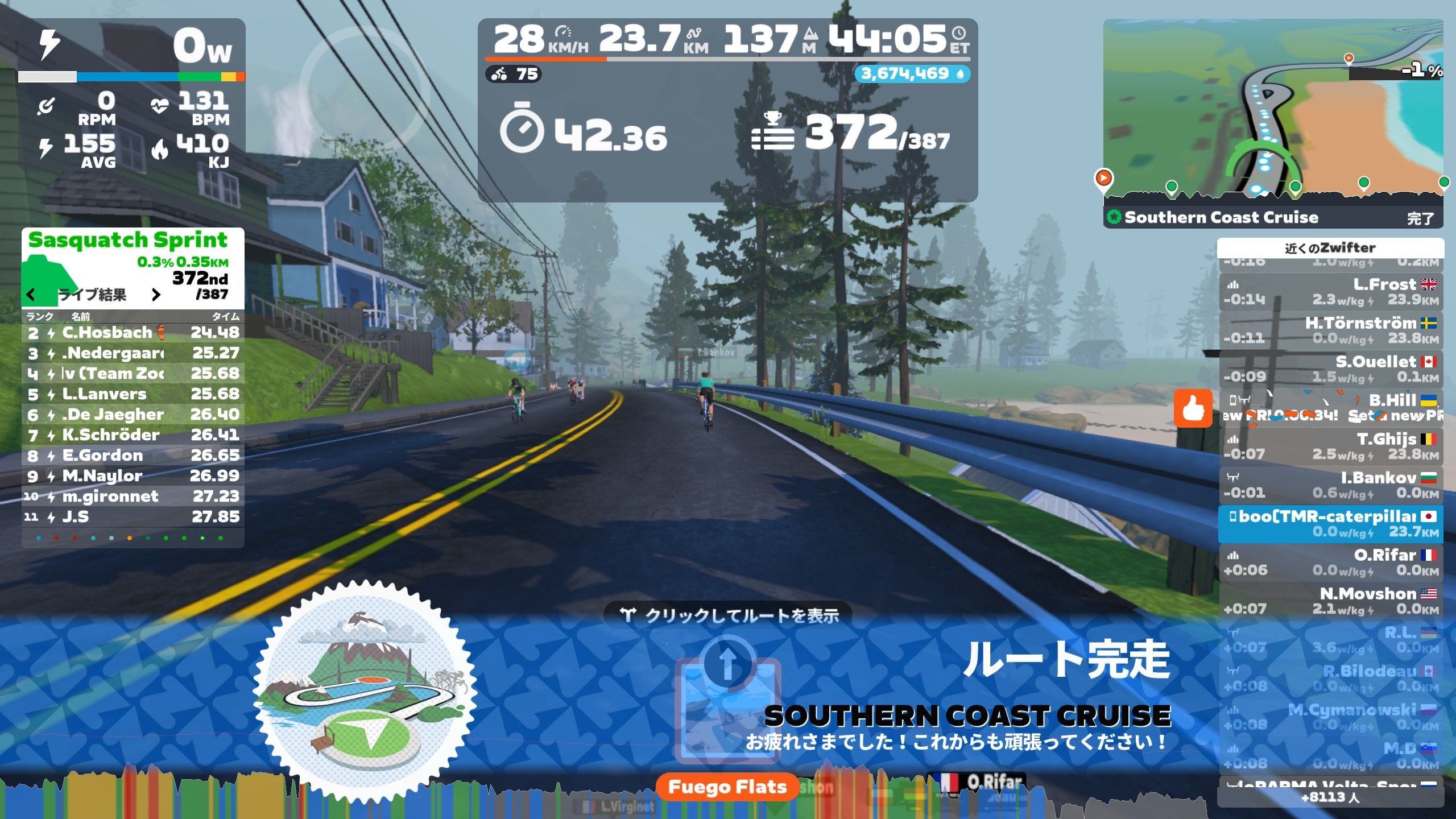Select the Fuego Flats label
The image size is (1456, 819).
(x=727, y=787)
